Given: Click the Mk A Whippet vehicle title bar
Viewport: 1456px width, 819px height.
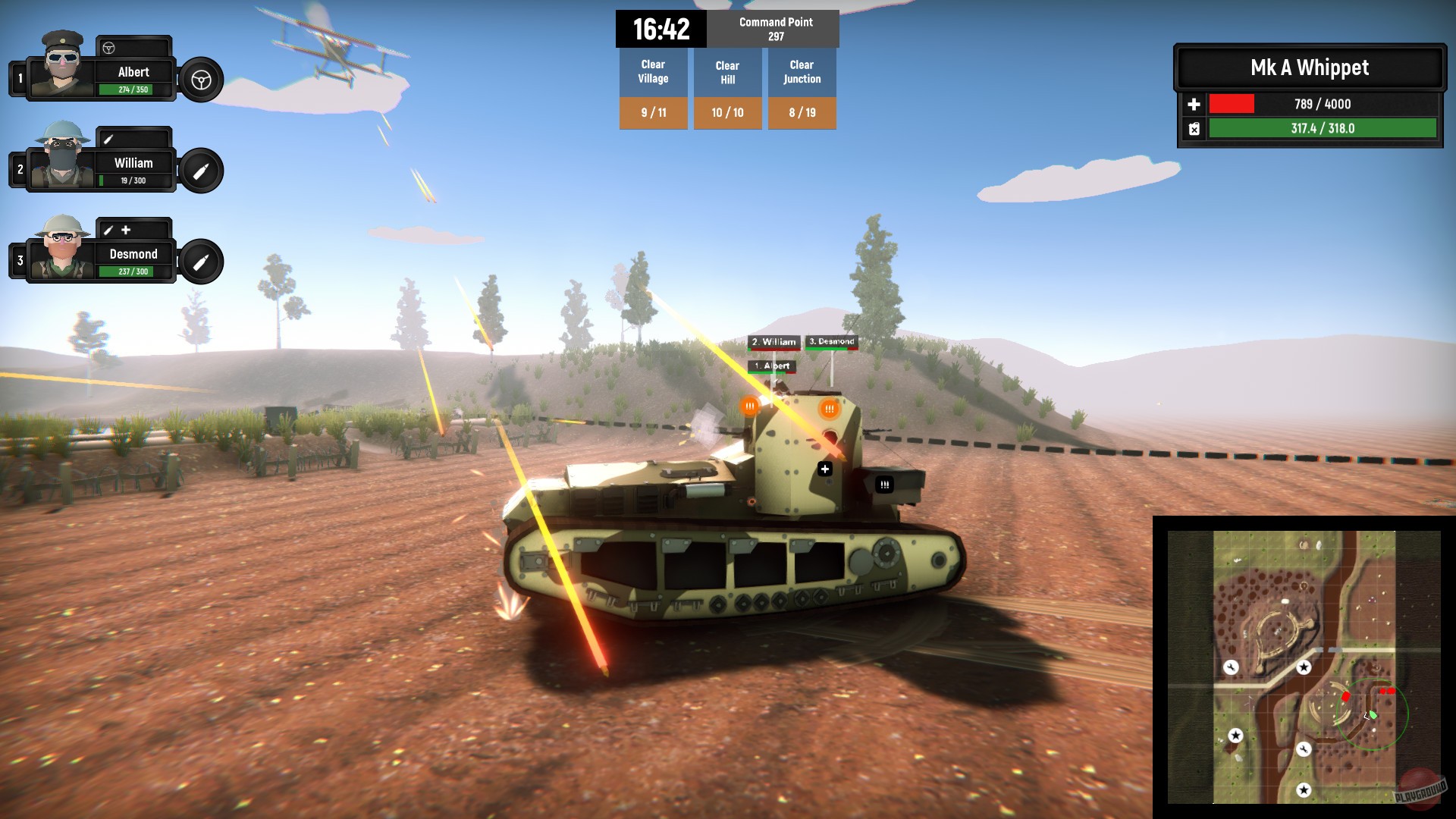Looking at the screenshot, I should click(1310, 68).
